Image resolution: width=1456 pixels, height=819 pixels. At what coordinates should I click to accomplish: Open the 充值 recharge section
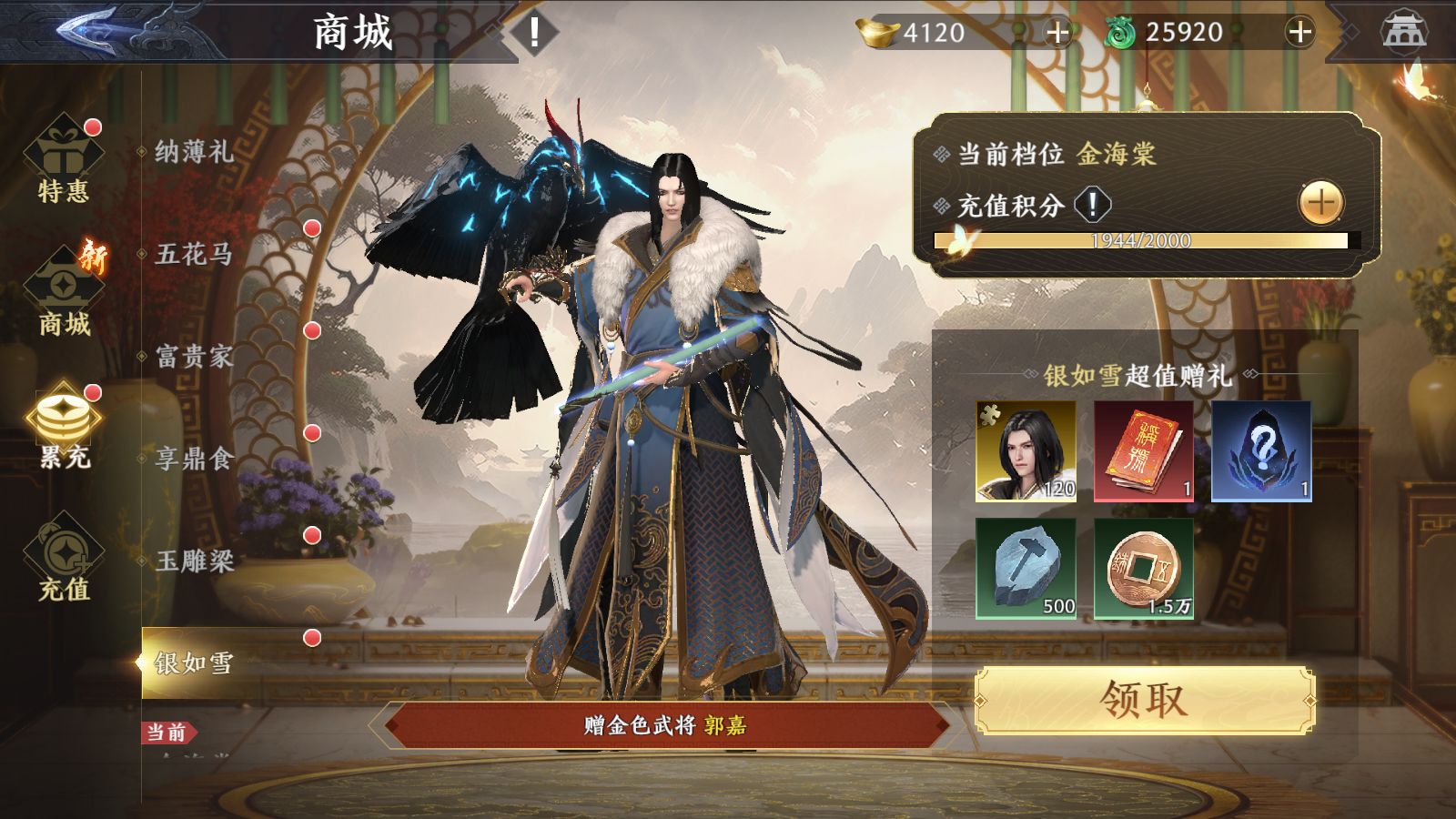coord(64,560)
